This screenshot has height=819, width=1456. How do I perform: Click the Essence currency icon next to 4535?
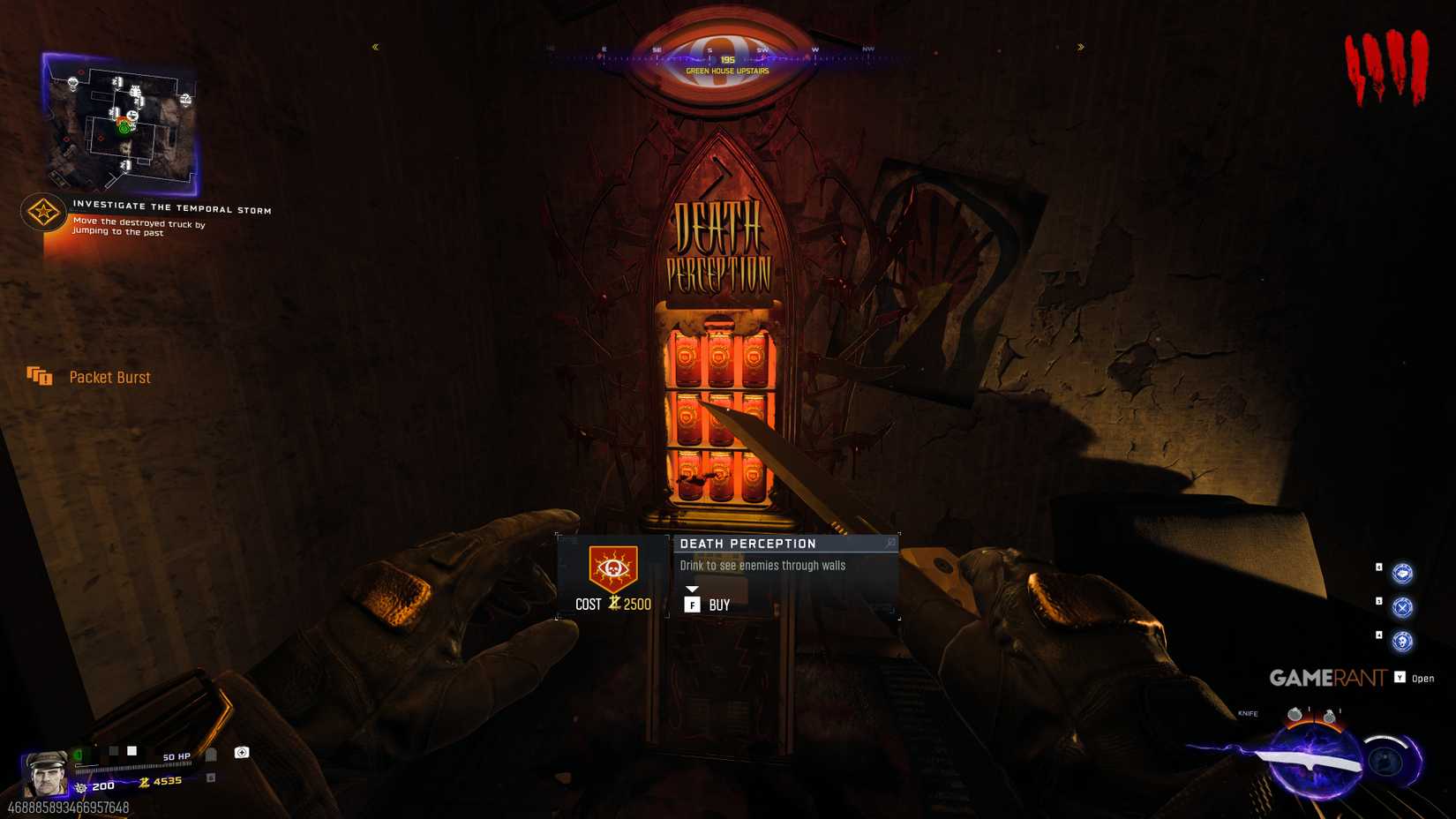[144, 785]
